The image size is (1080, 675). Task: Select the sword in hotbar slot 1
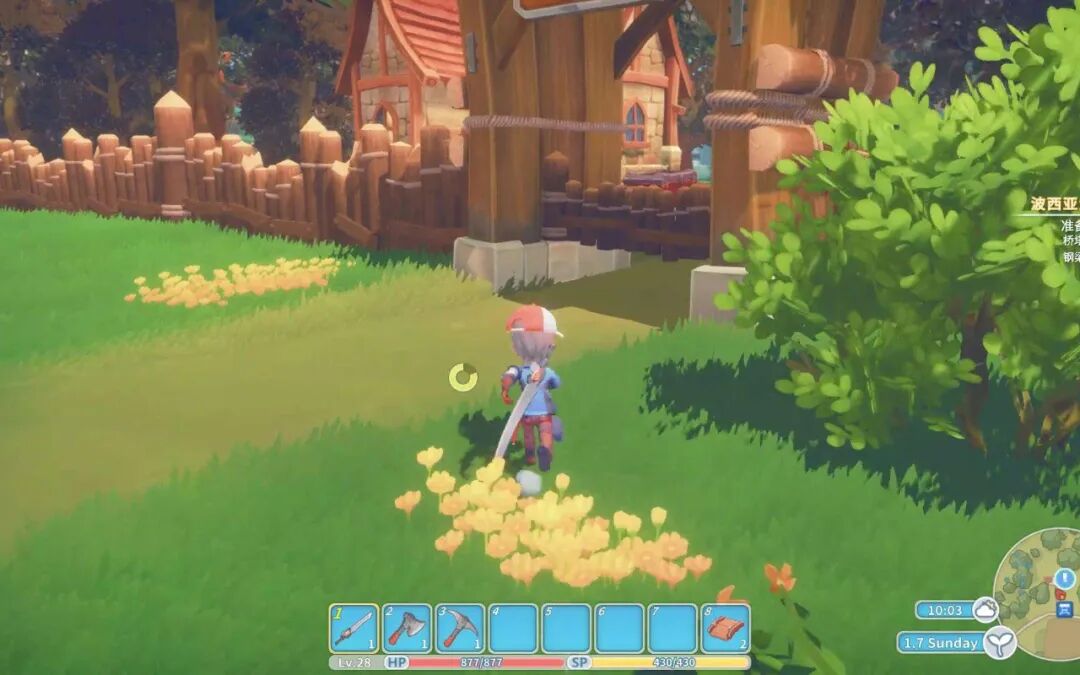point(354,628)
